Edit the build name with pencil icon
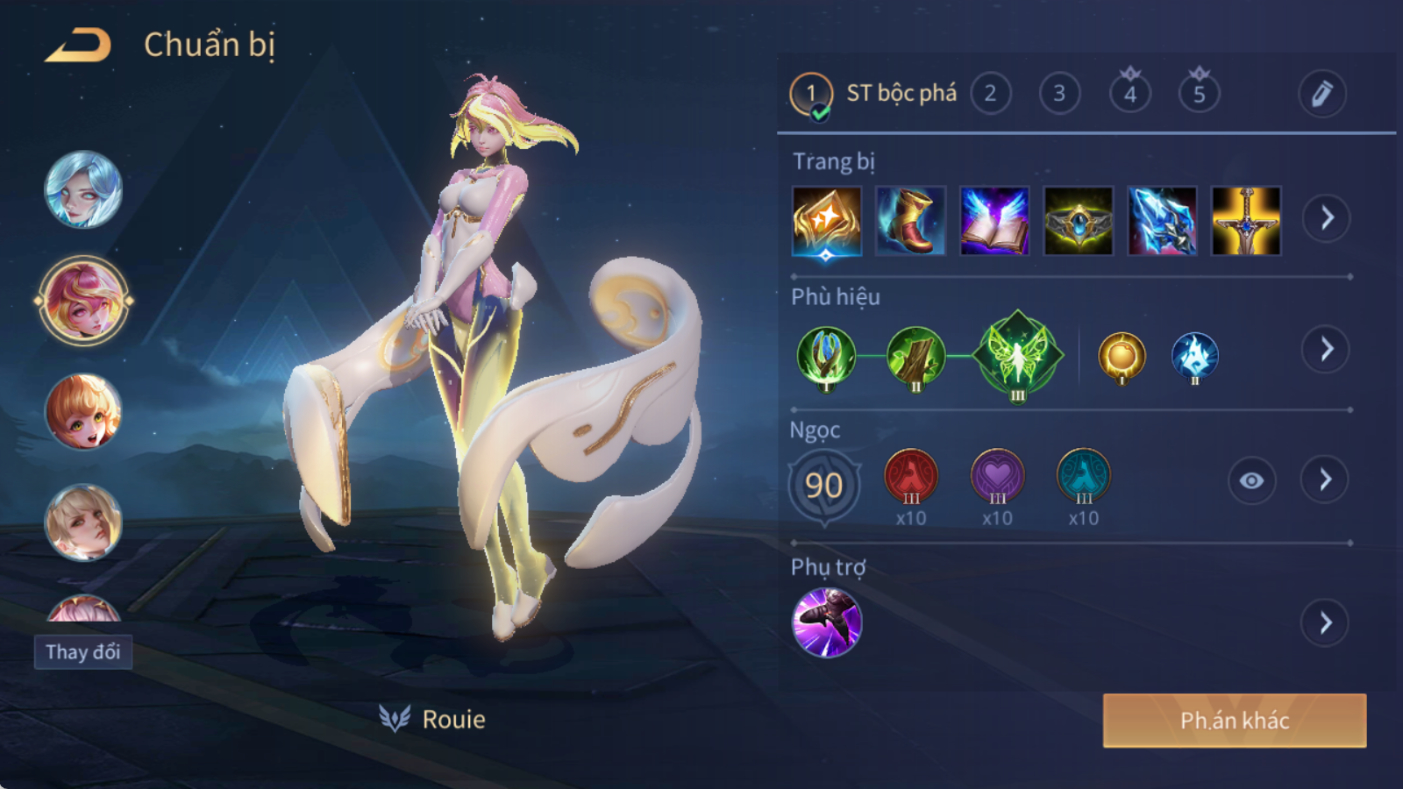The width and height of the screenshot is (1403, 789). [1321, 94]
